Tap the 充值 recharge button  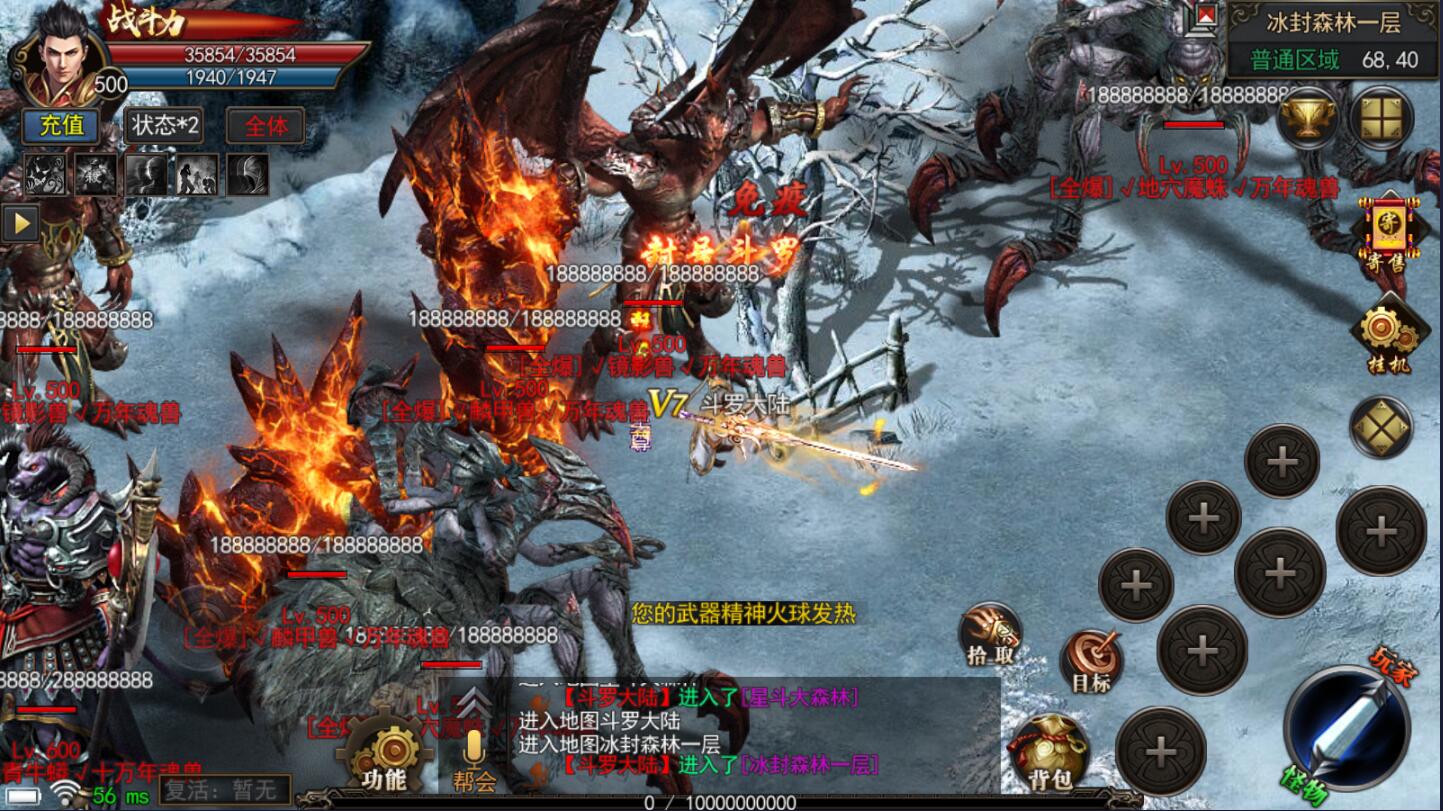click(x=61, y=126)
